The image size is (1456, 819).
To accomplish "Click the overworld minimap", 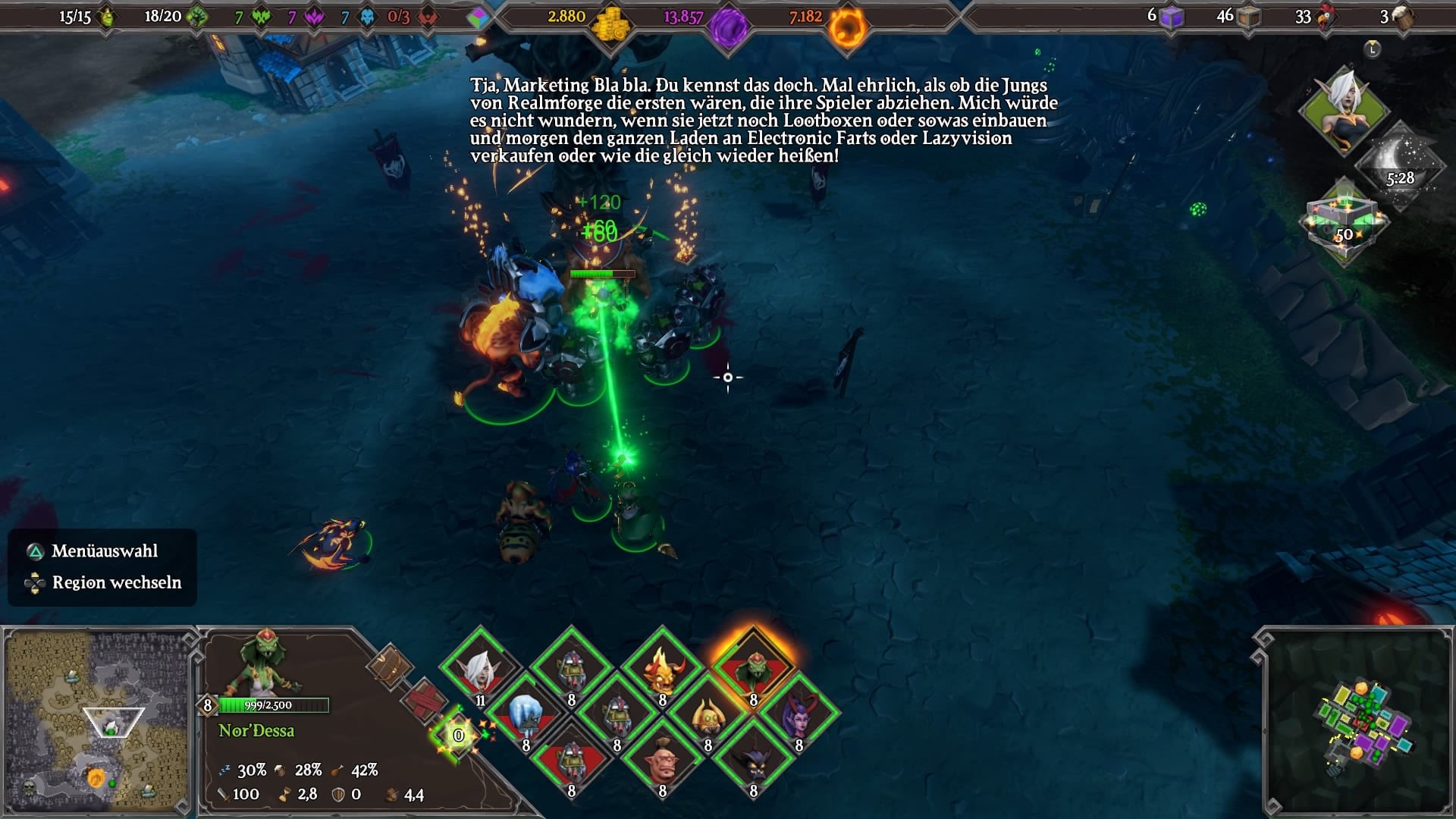I will [x=96, y=720].
